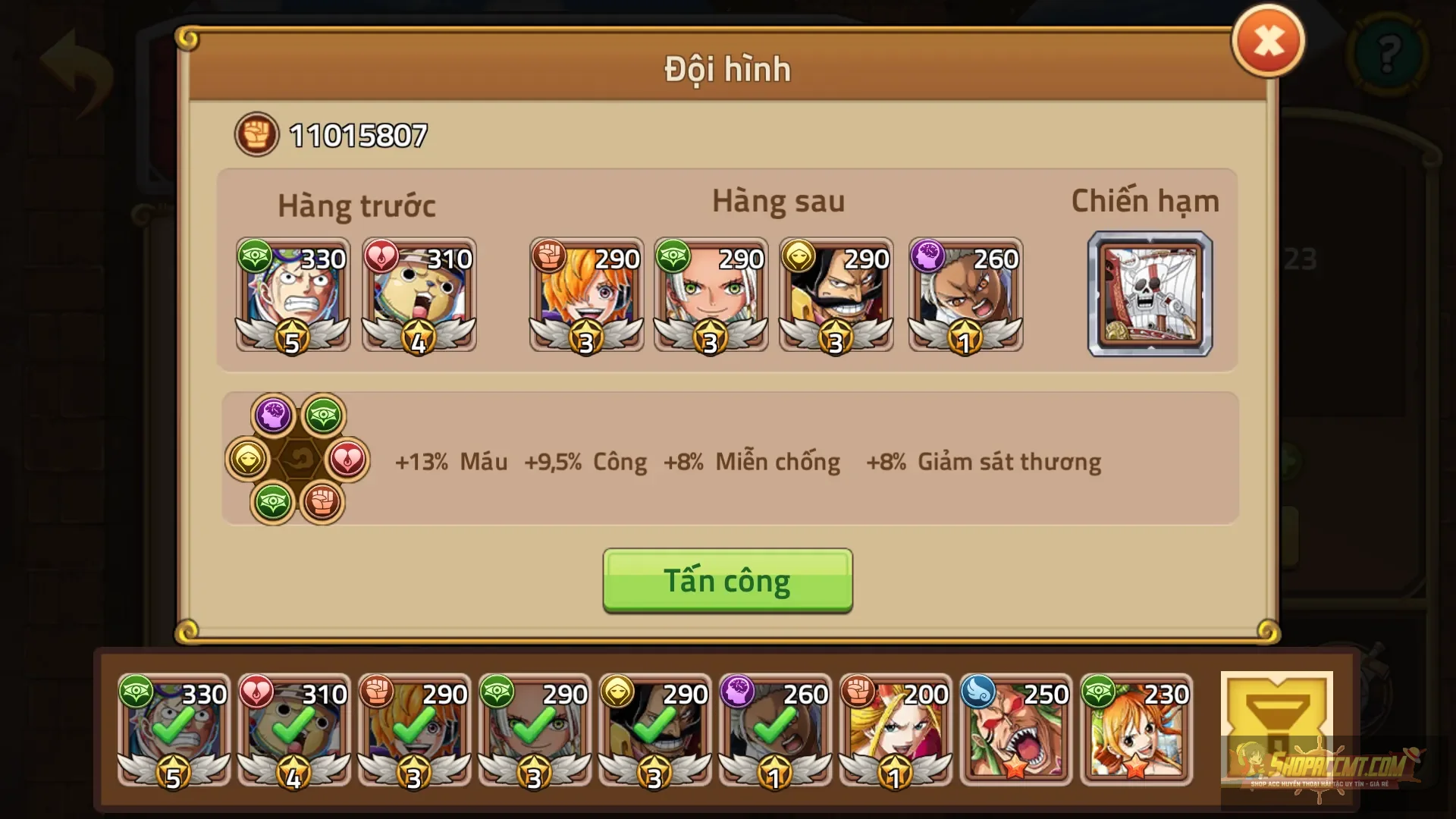1456x819 pixels.
Task: Open the Chiến hạm battleship thumbnail
Action: tap(1149, 296)
